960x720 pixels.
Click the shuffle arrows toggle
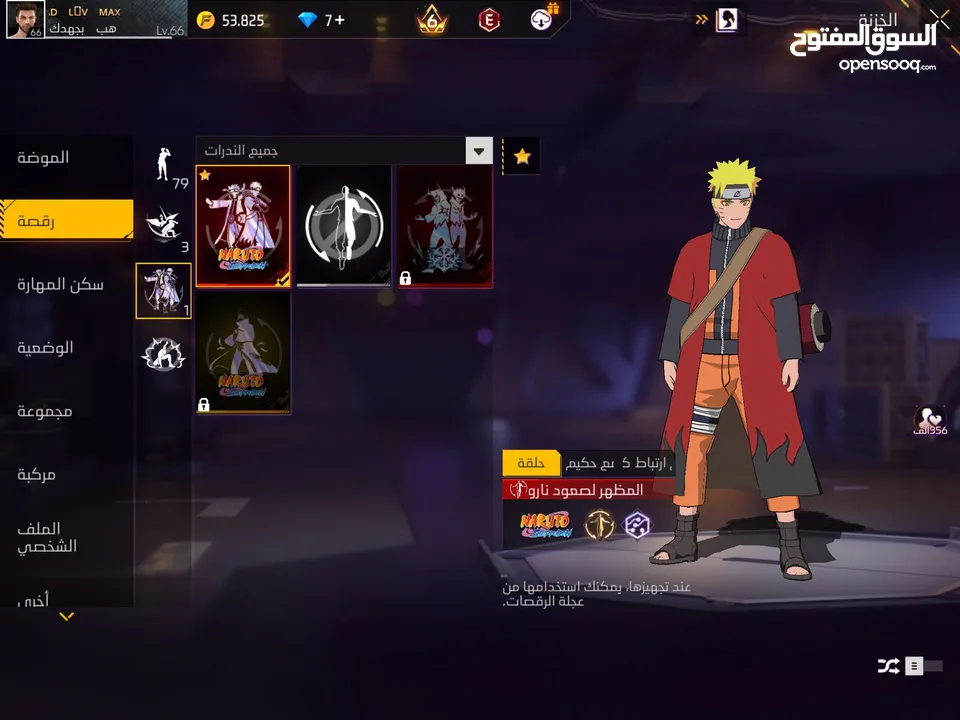tap(886, 666)
